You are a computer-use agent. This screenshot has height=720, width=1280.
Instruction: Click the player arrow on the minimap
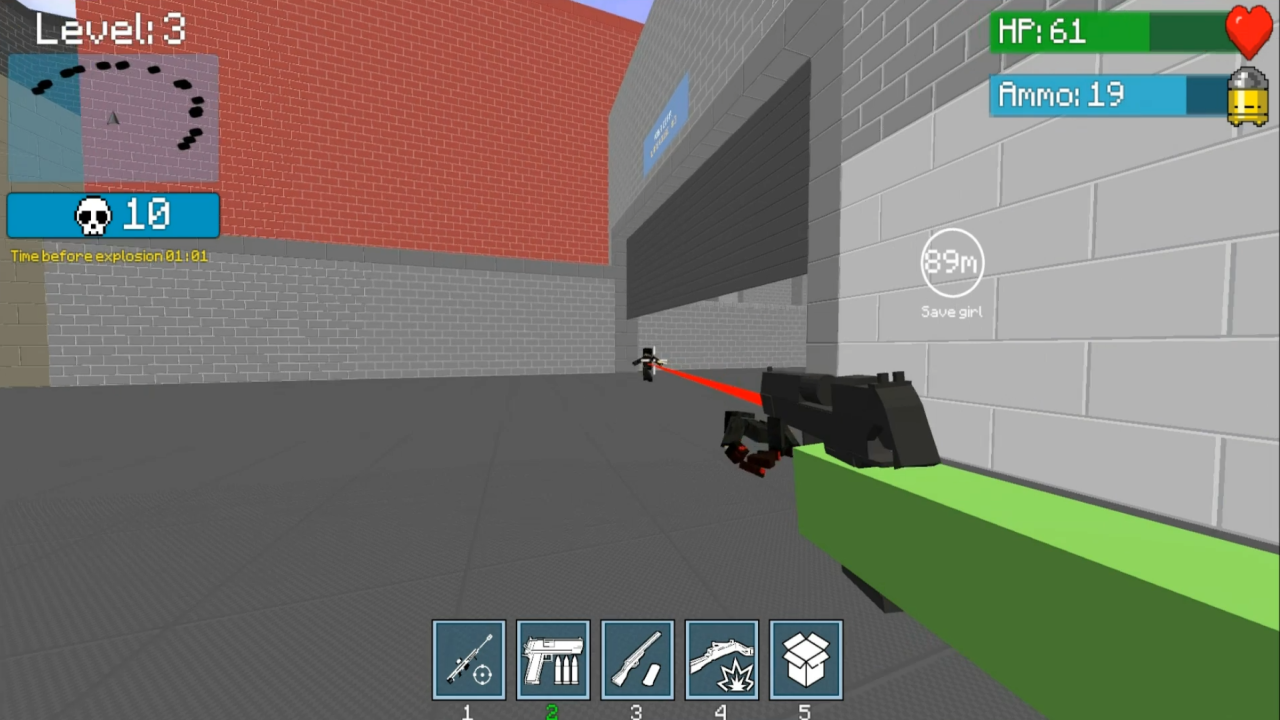point(113,120)
